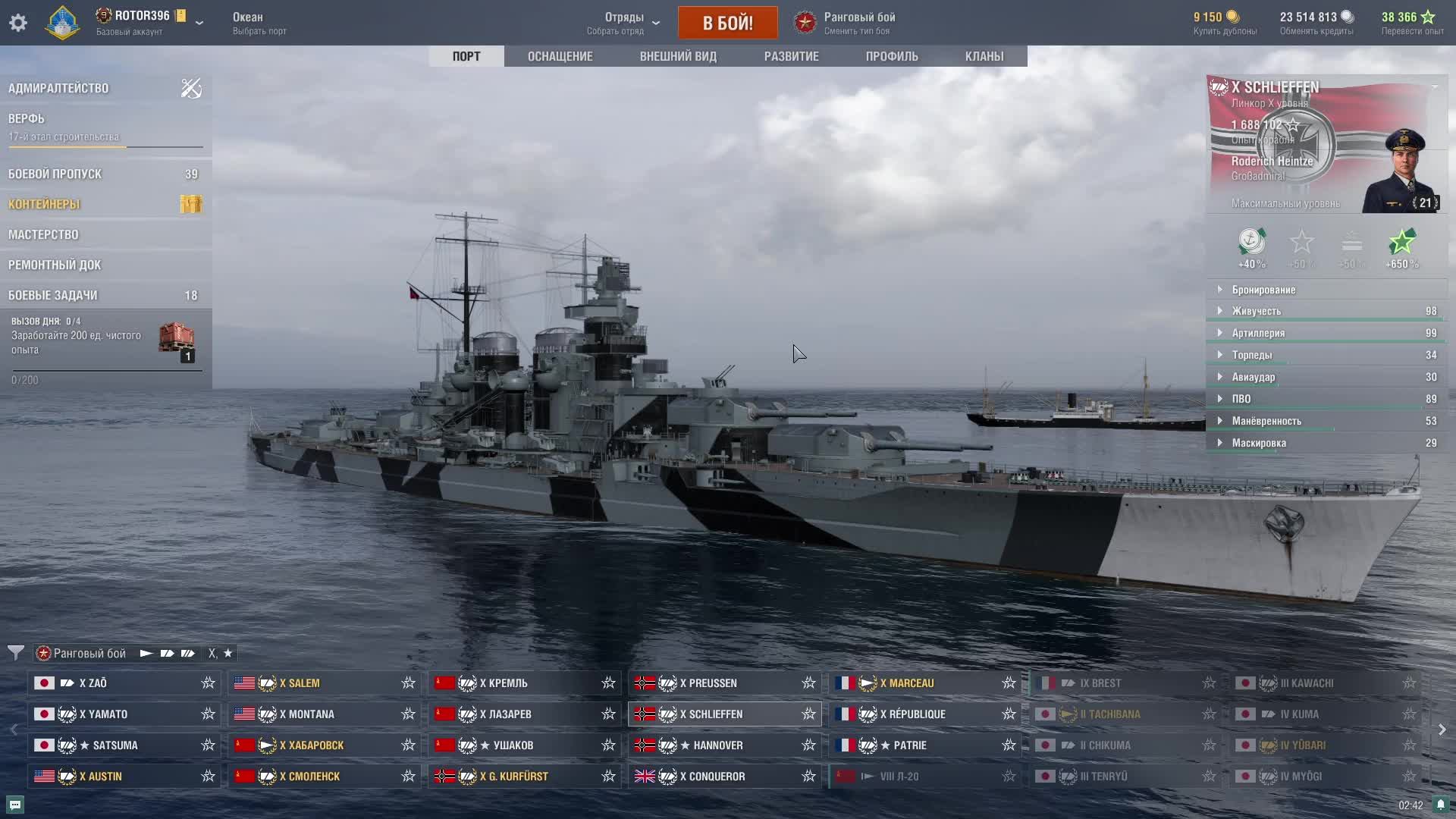Expand the Маскировка parameter row
The width and height of the screenshot is (1456, 819).
(1259, 443)
